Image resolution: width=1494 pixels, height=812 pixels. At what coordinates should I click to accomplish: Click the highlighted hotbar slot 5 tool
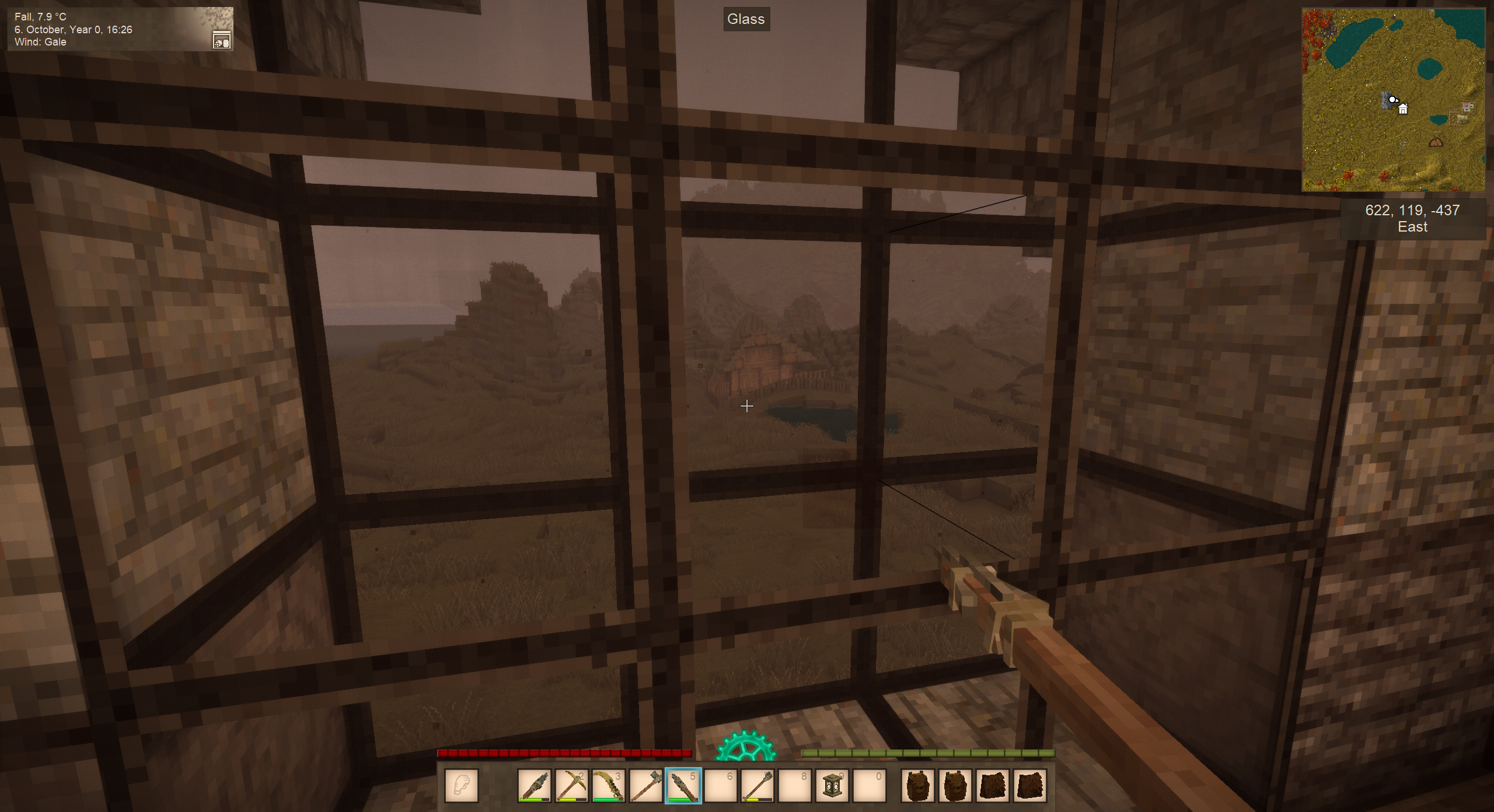(683, 786)
